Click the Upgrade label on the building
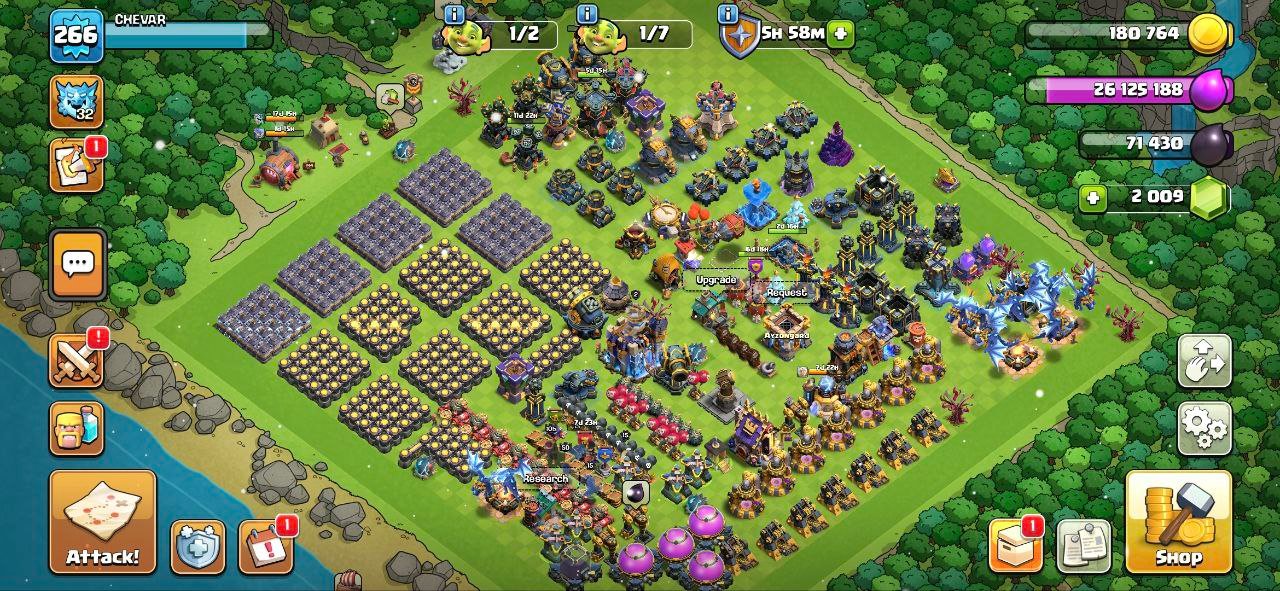This screenshot has height=591, width=1280. (x=716, y=280)
